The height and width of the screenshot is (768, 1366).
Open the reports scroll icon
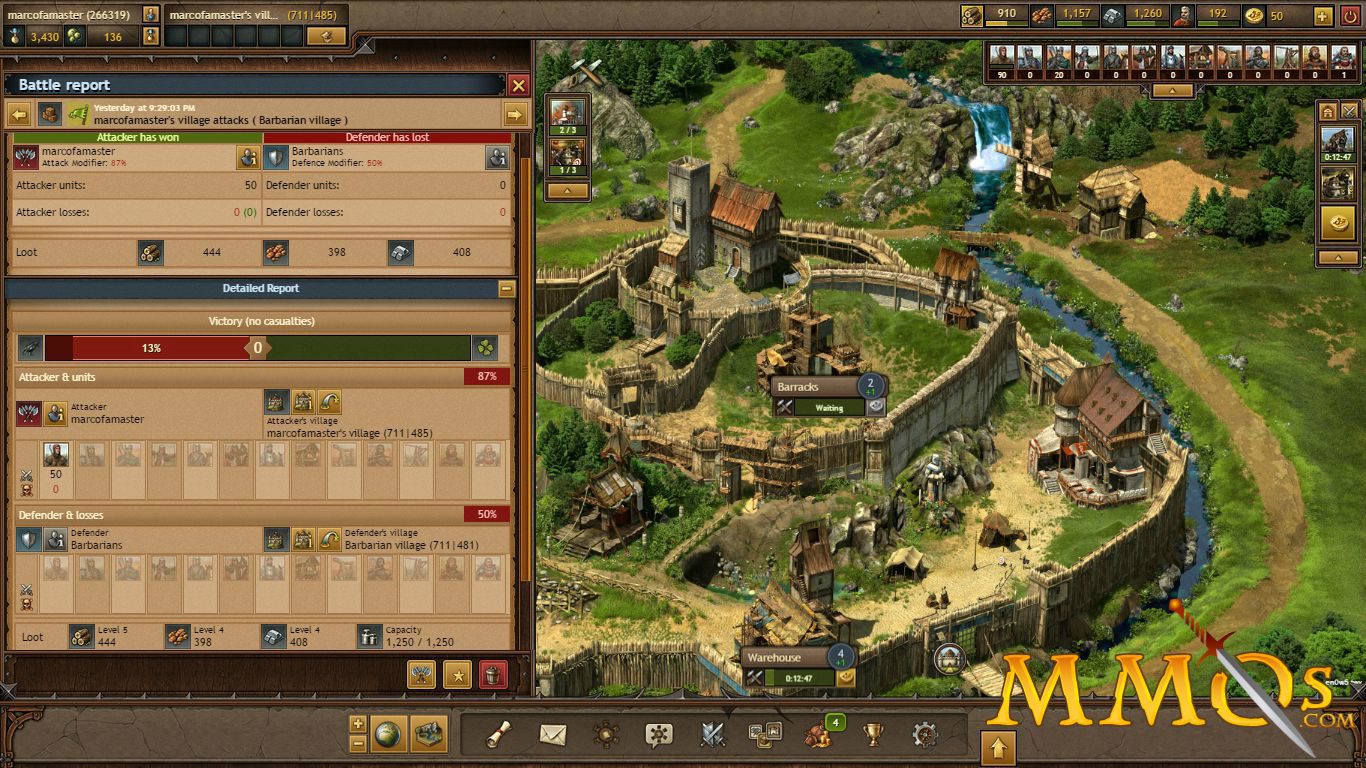coord(500,735)
